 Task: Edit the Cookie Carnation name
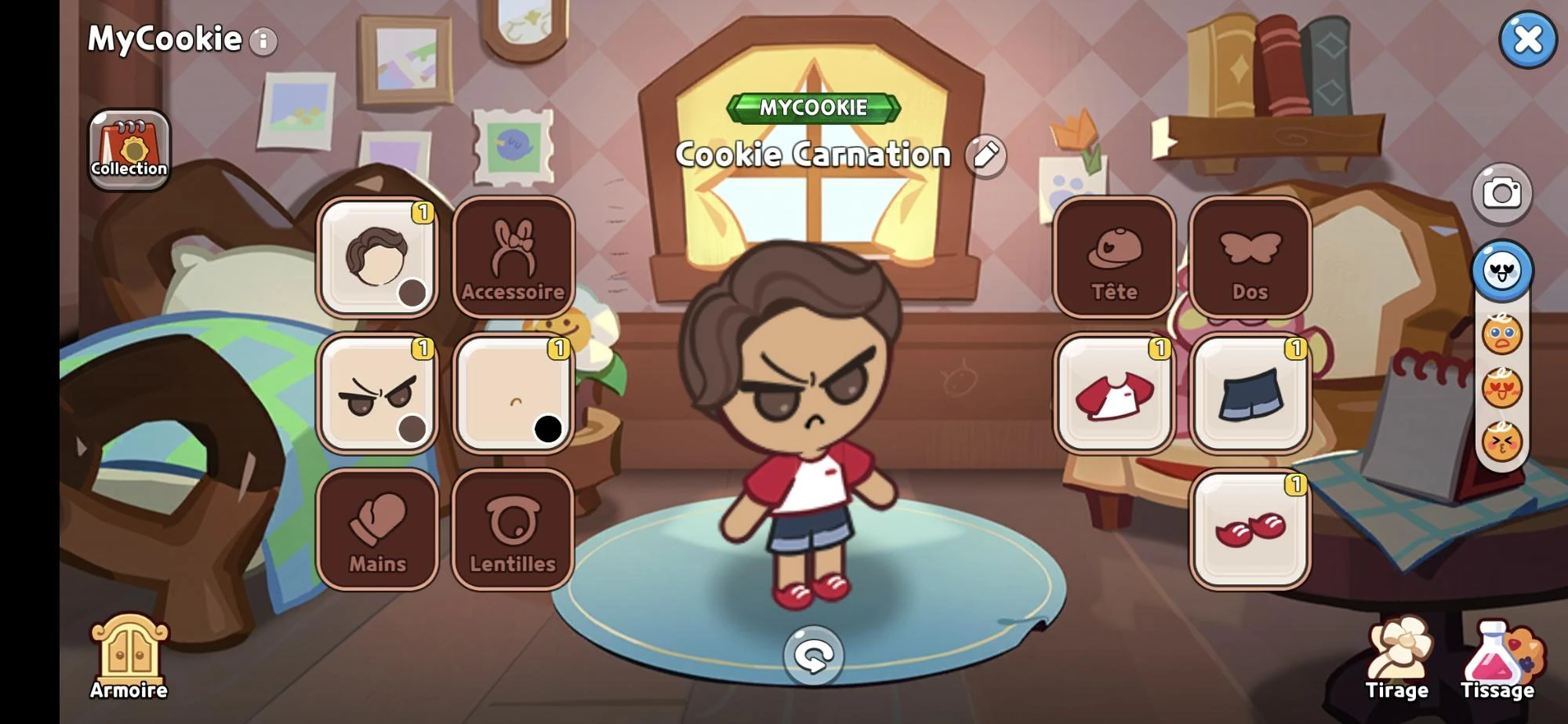pos(985,155)
